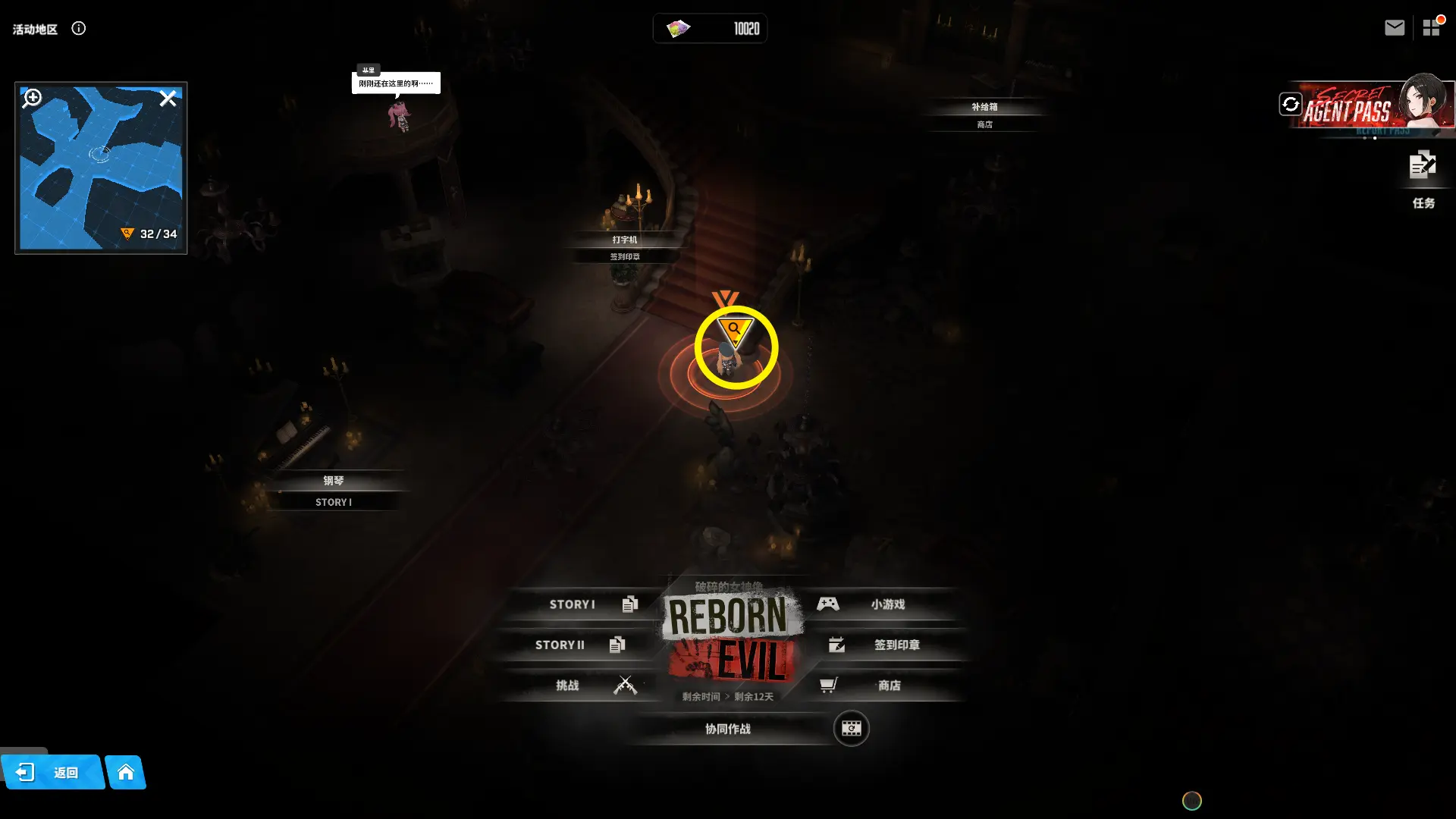
Task: Show 活动地区 info icon details
Action: click(79, 29)
